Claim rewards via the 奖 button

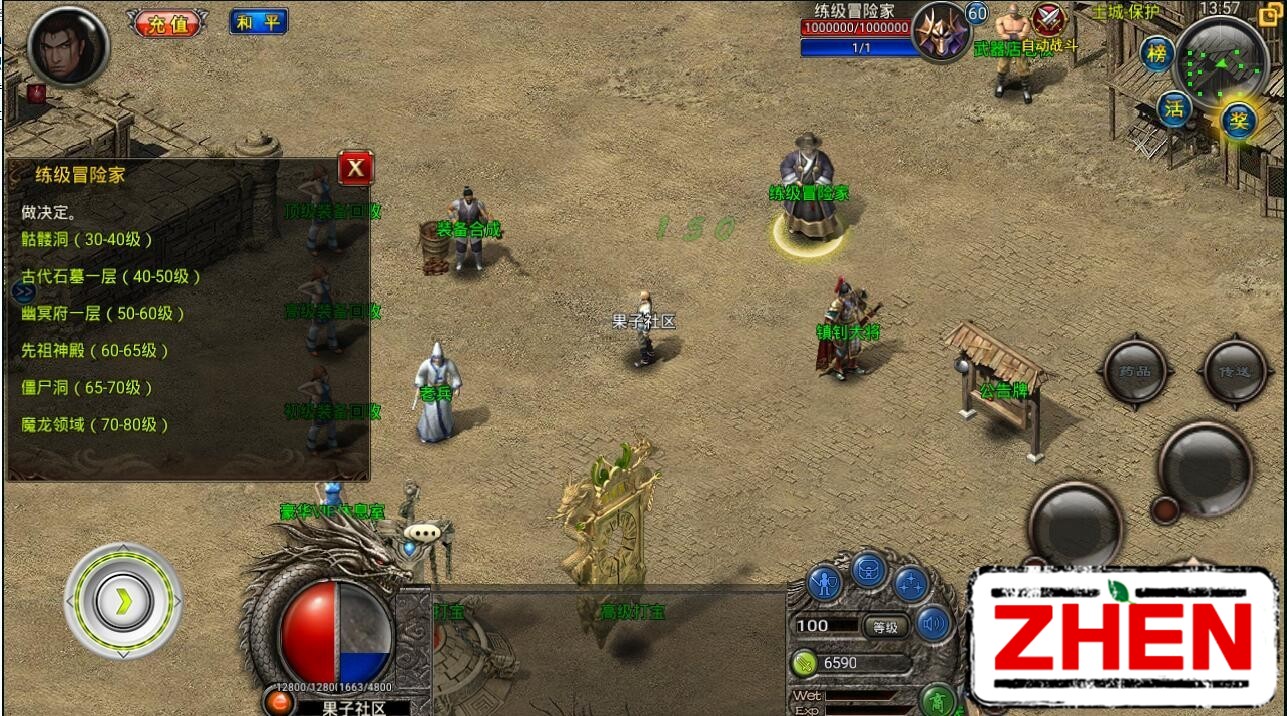coord(1238,121)
